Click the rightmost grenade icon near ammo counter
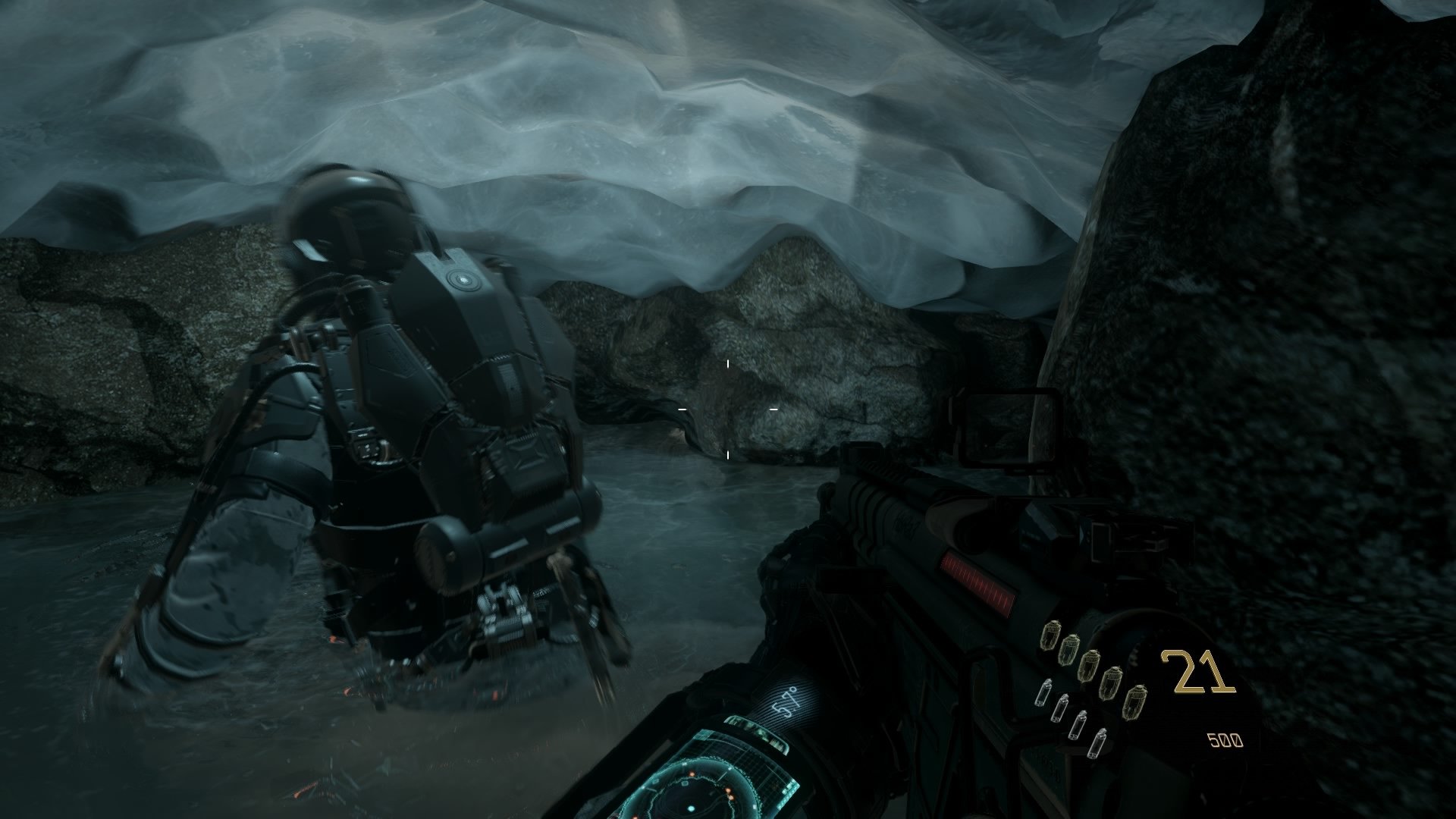Image resolution: width=1456 pixels, height=819 pixels. [x=1137, y=701]
